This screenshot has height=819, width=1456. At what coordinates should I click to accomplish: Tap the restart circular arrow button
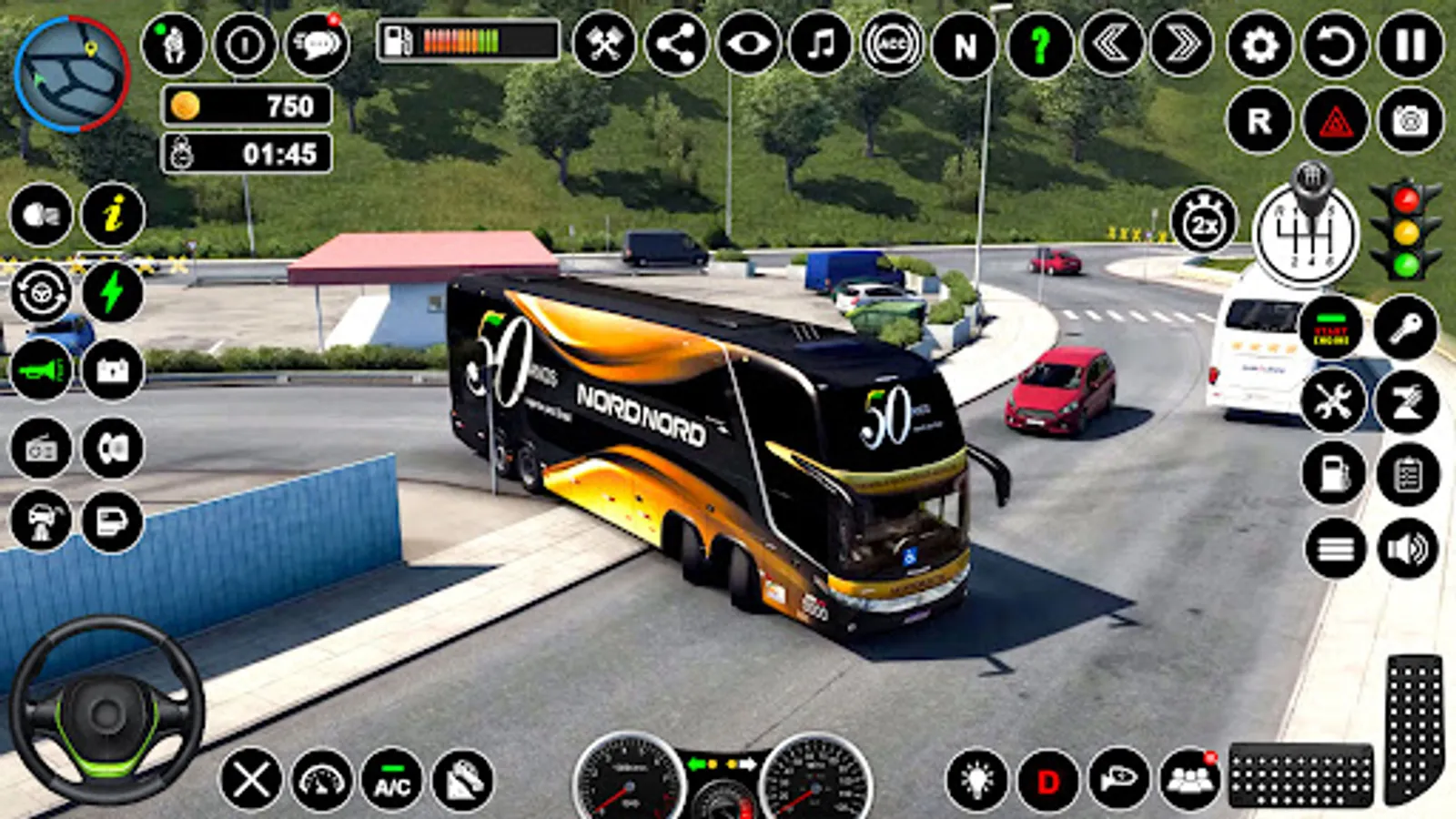[1335, 45]
